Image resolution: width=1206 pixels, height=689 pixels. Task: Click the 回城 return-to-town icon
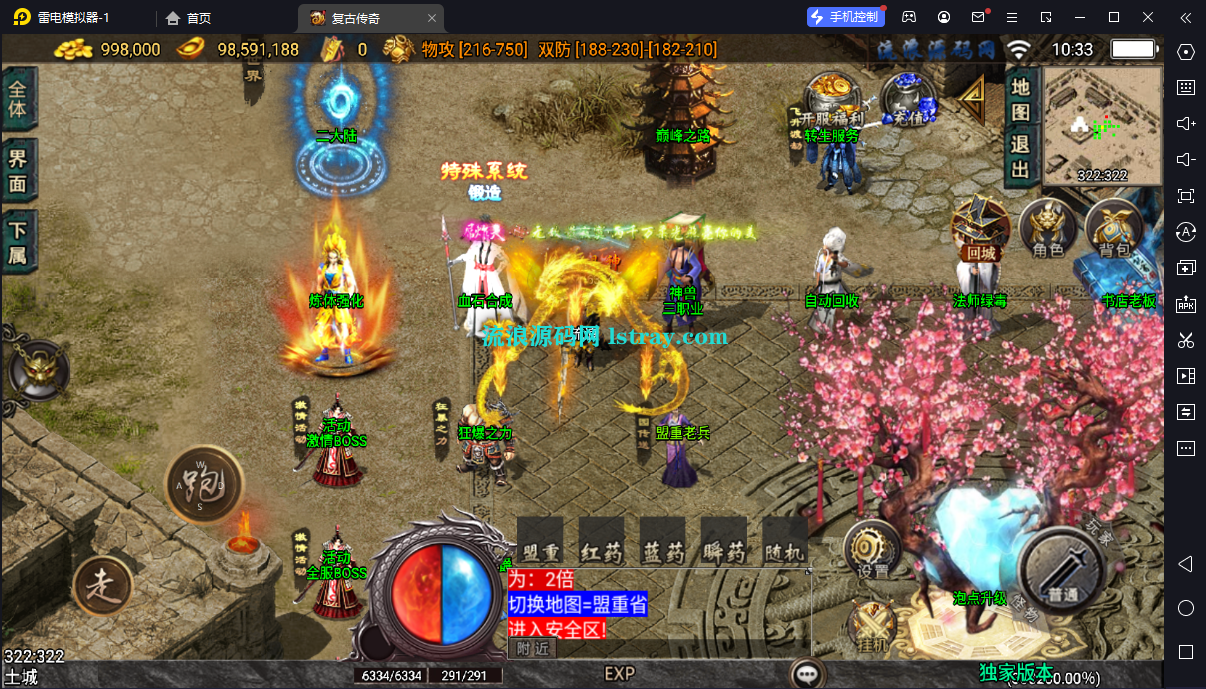point(980,229)
